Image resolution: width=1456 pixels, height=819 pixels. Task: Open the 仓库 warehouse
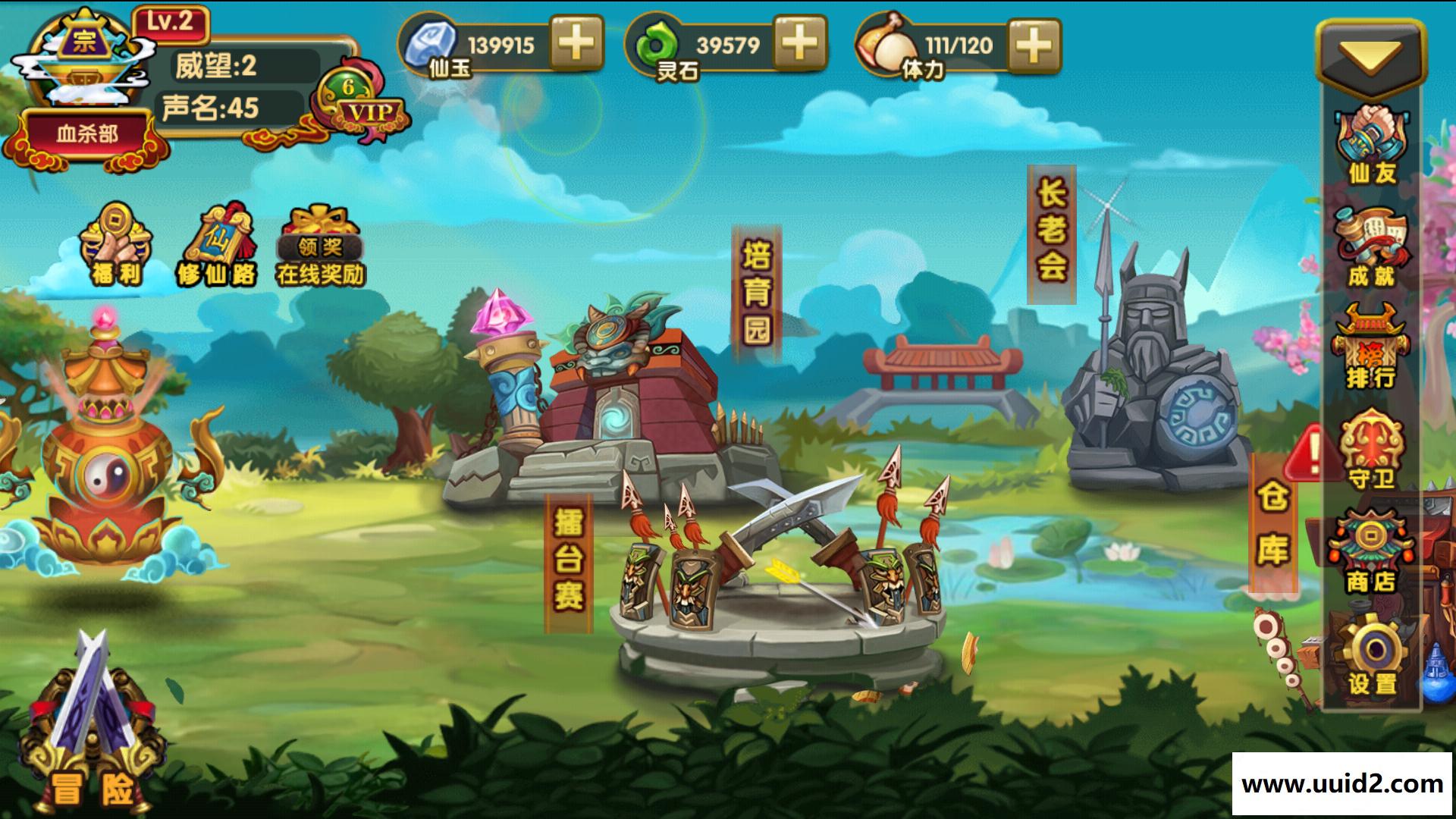(x=1272, y=523)
